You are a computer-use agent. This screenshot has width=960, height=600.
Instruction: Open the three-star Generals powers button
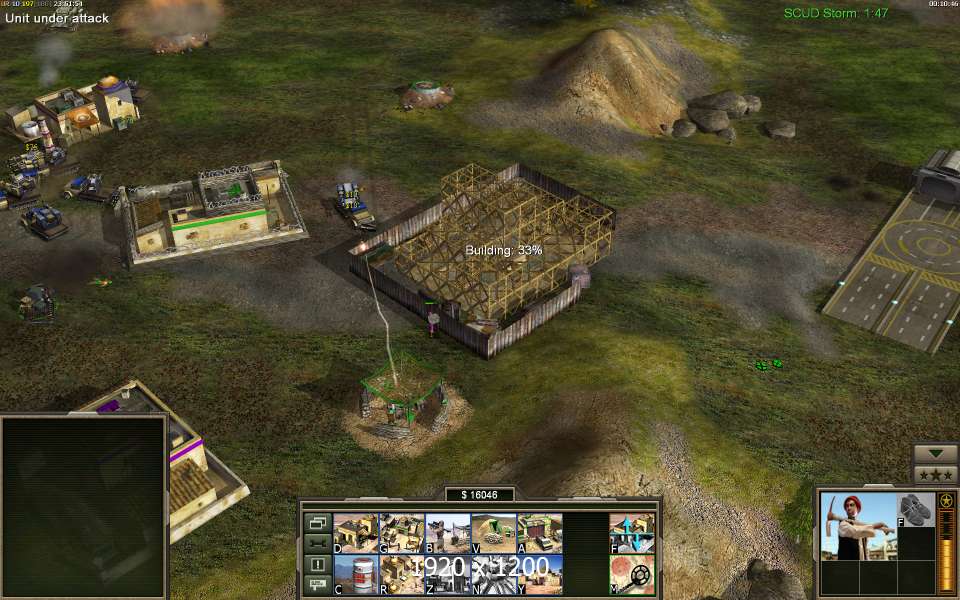pyautogui.click(x=935, y=474)
